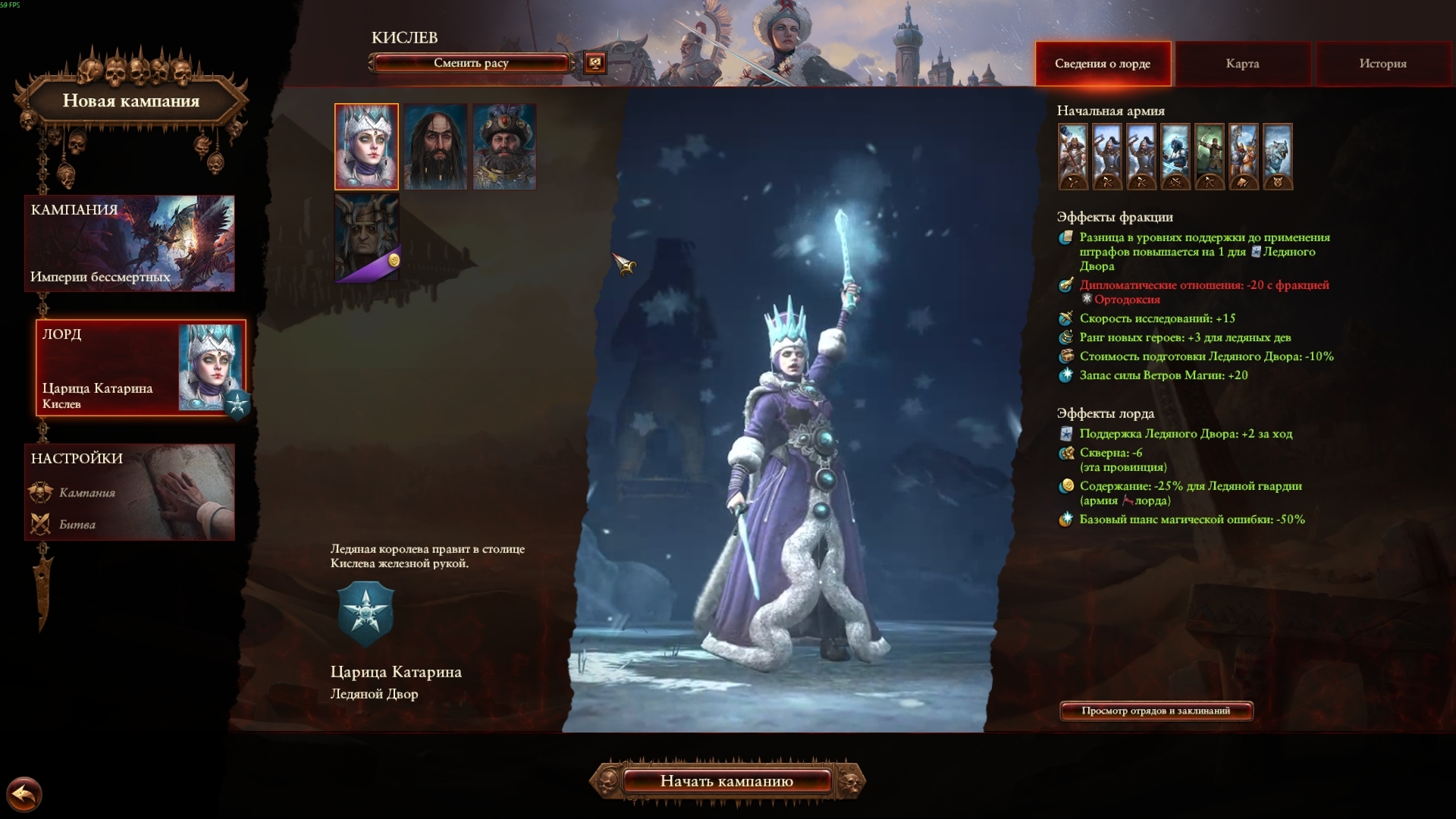This screenshot has height=819, width=1456.
Task: Pick the lord with jeweled fur hat
Action: pos(504,146)
